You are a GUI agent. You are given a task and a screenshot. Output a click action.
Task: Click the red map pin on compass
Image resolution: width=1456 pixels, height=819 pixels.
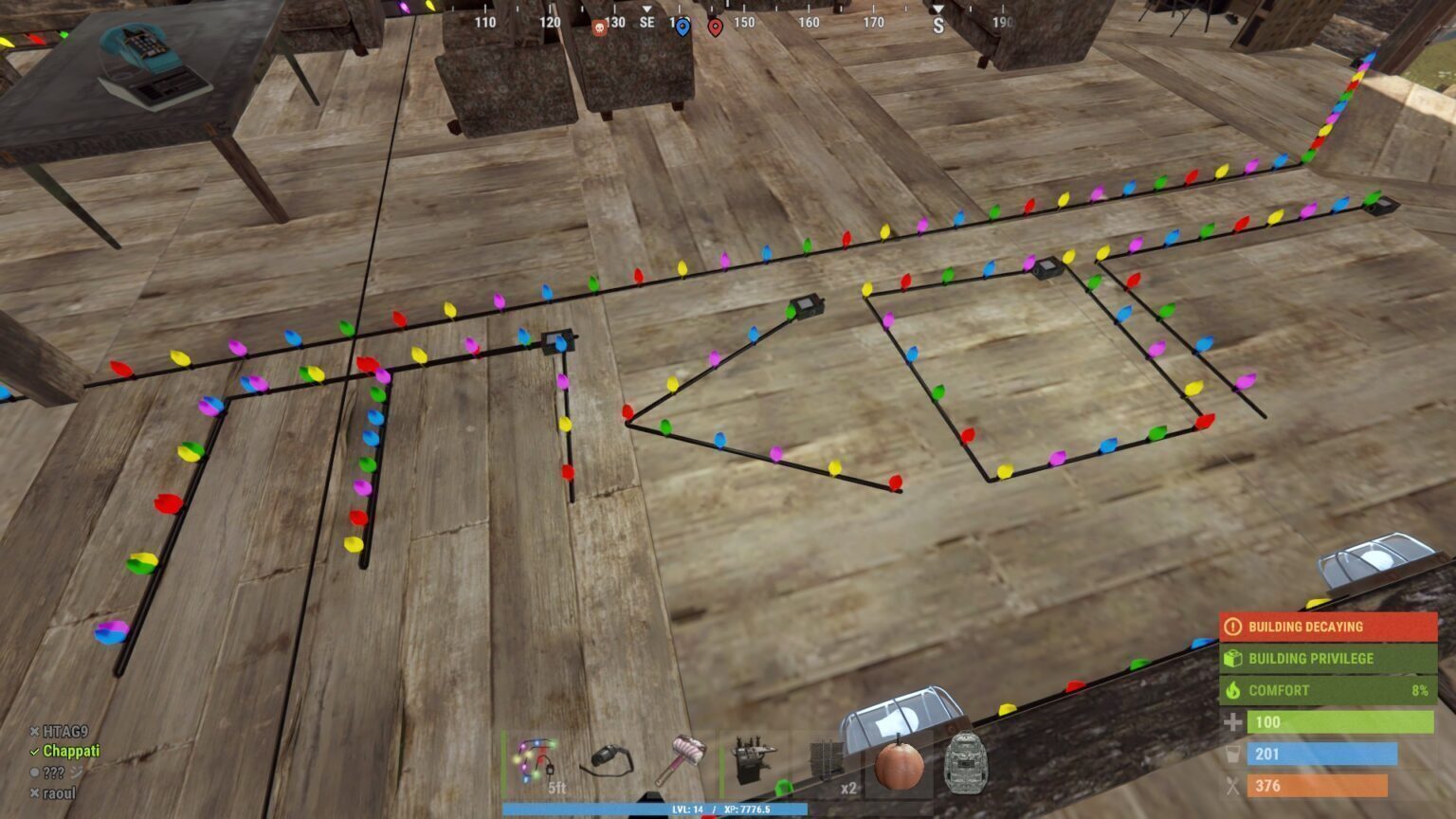click(716, 27)
